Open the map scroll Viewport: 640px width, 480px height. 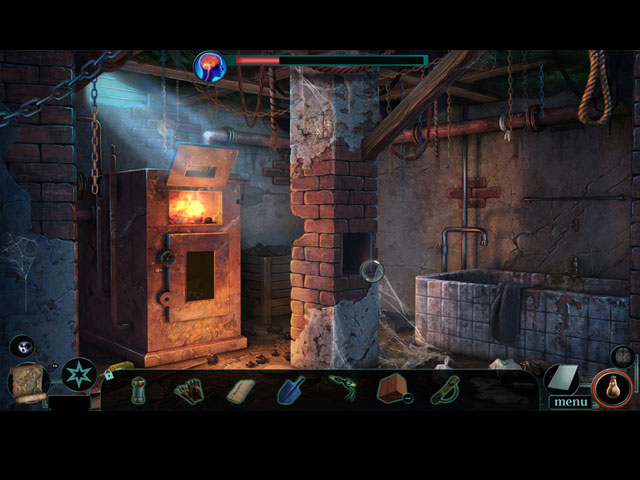coord(28,383)
